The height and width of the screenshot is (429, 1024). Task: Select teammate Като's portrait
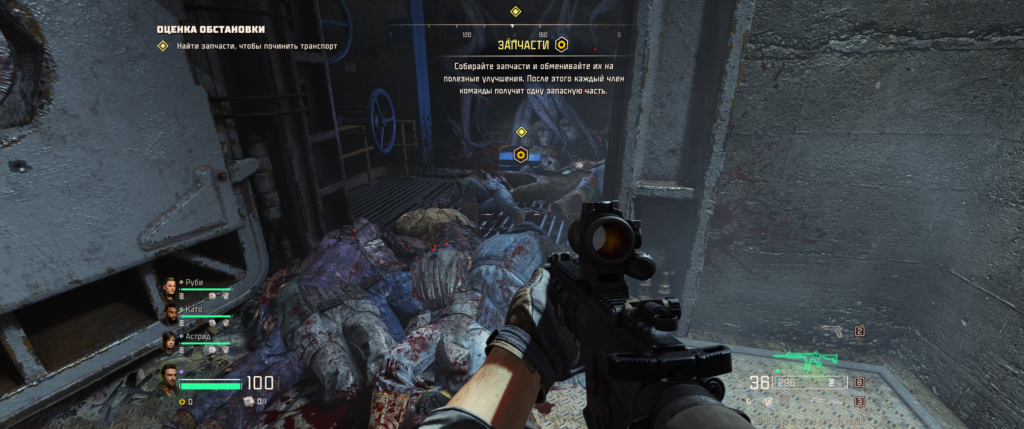169,314
